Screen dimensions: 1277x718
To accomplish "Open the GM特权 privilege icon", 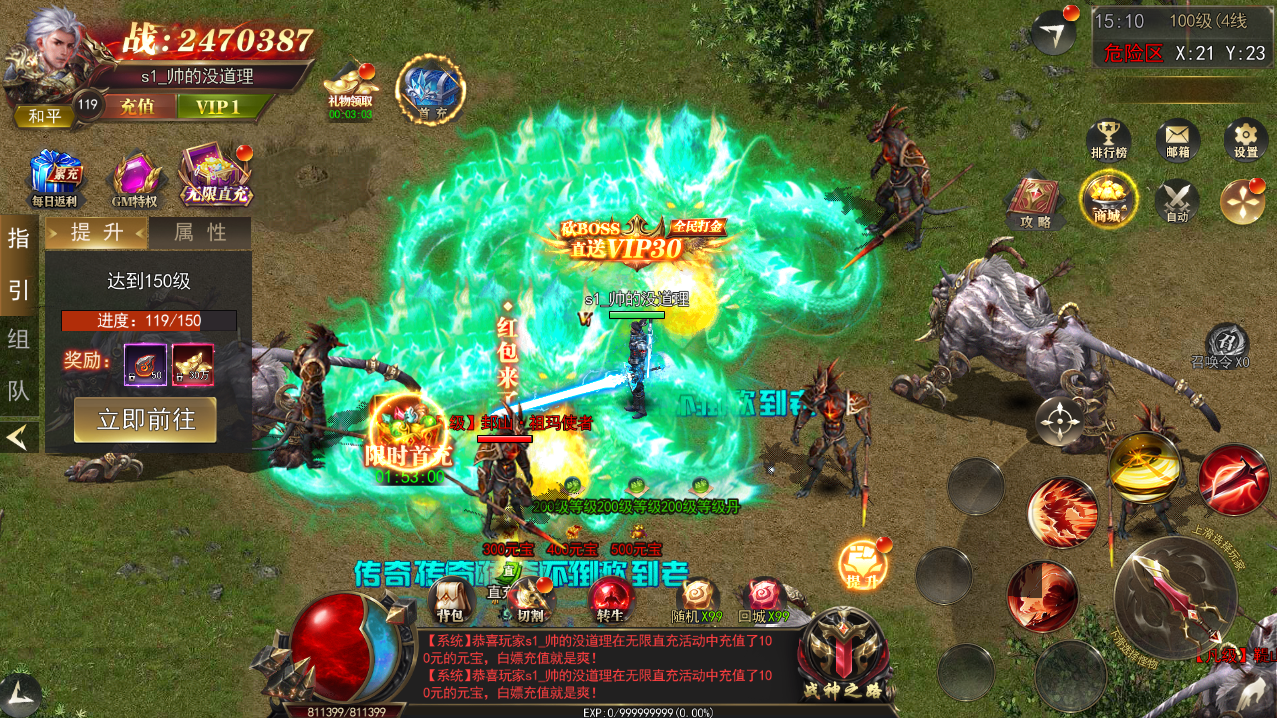I will tap(135, 177).
